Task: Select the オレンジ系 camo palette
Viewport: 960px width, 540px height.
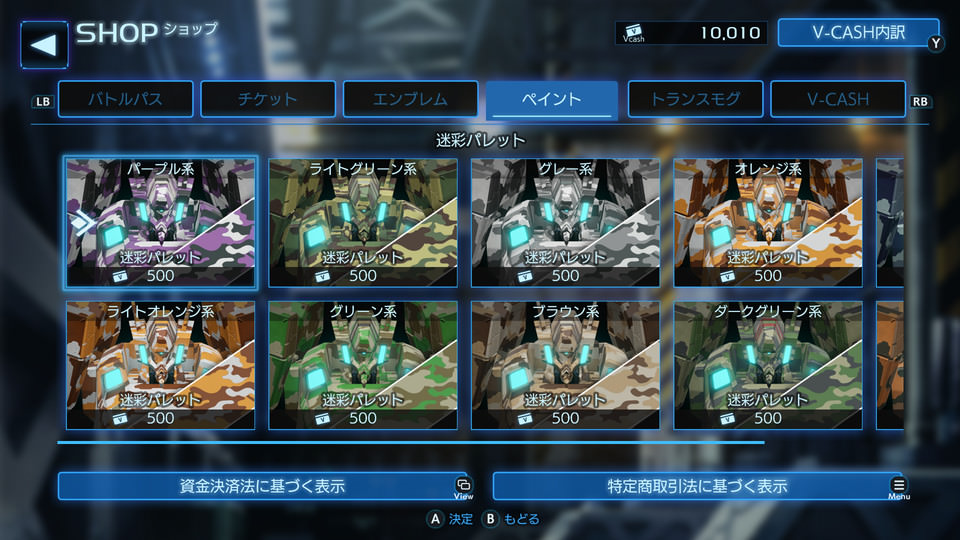Action: 767,222
